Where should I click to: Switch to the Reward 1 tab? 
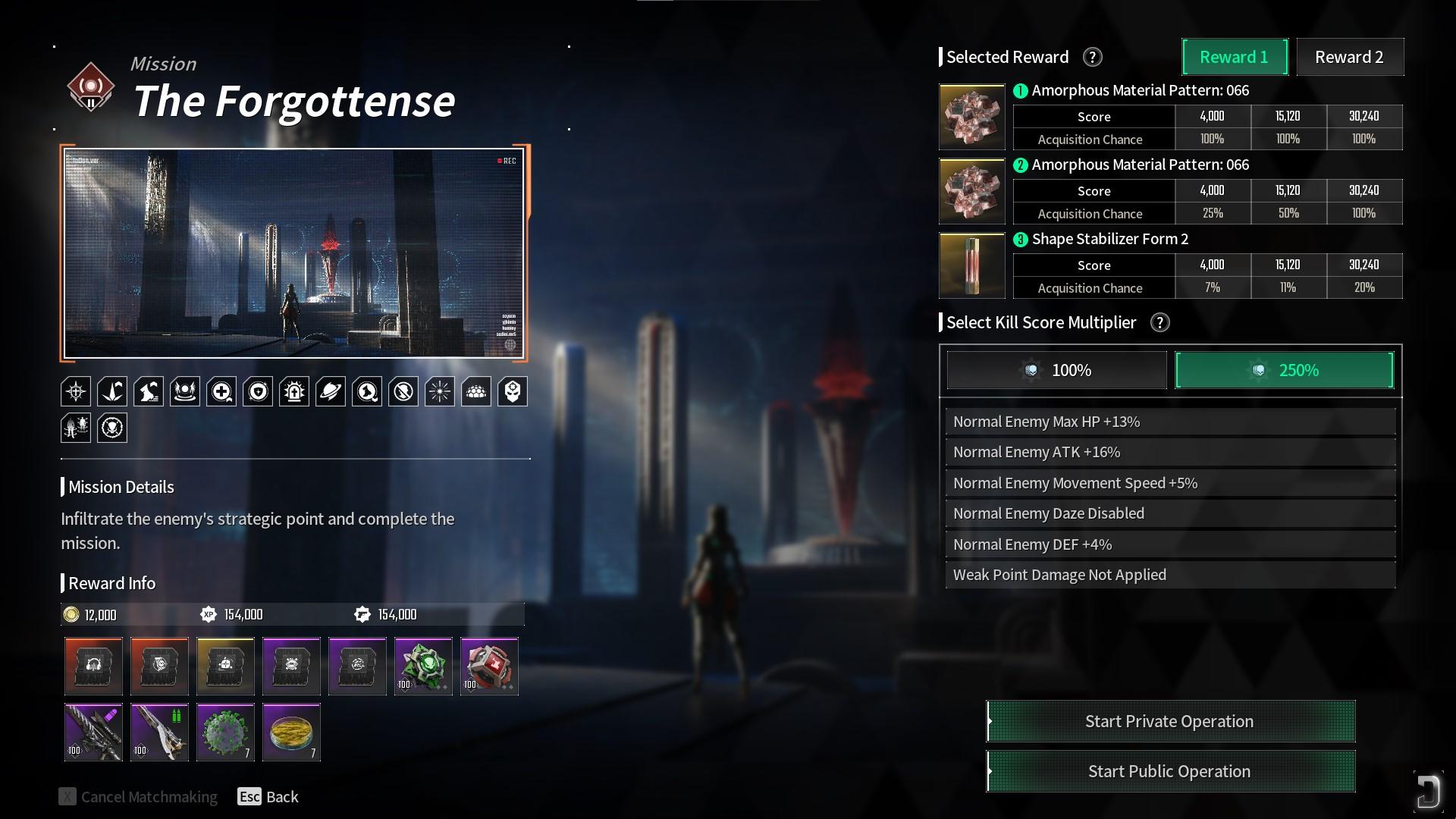coord(1235,57)
